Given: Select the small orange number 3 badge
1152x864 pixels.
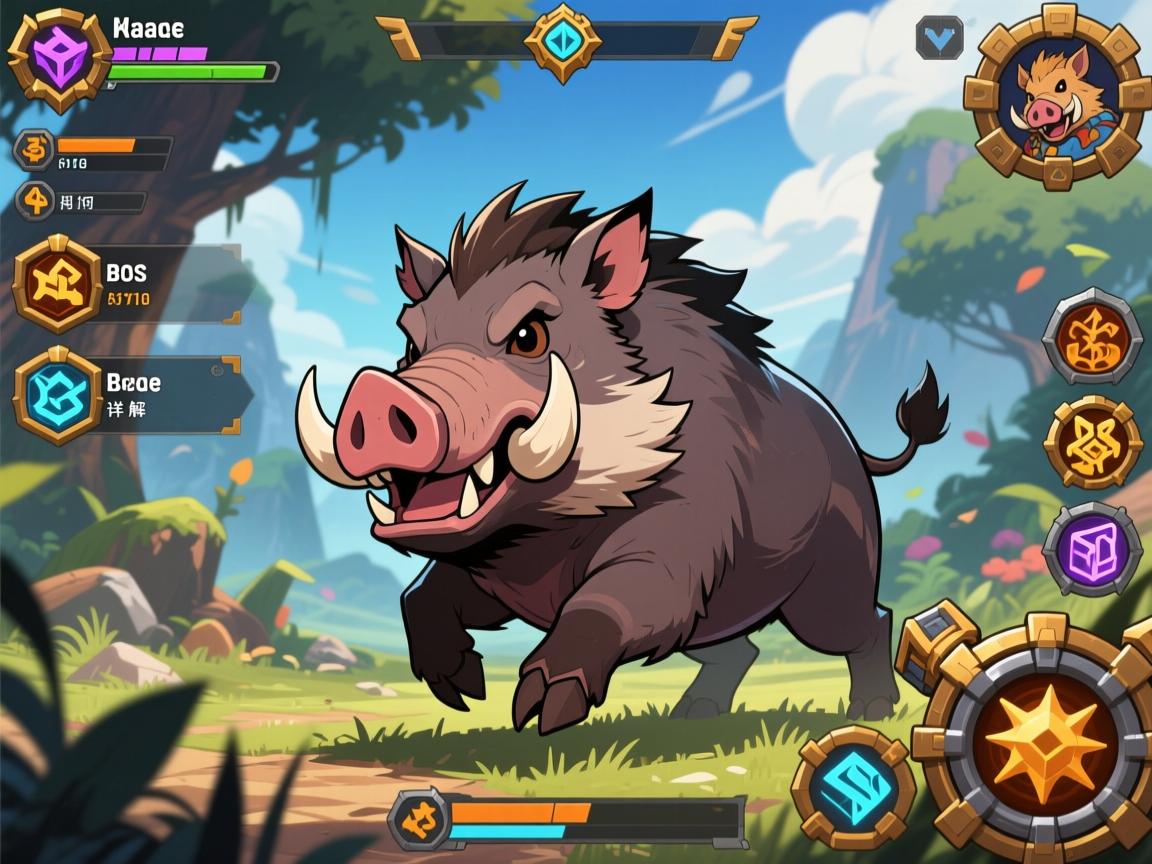Looking at the screenshot, I should (35, 150).
